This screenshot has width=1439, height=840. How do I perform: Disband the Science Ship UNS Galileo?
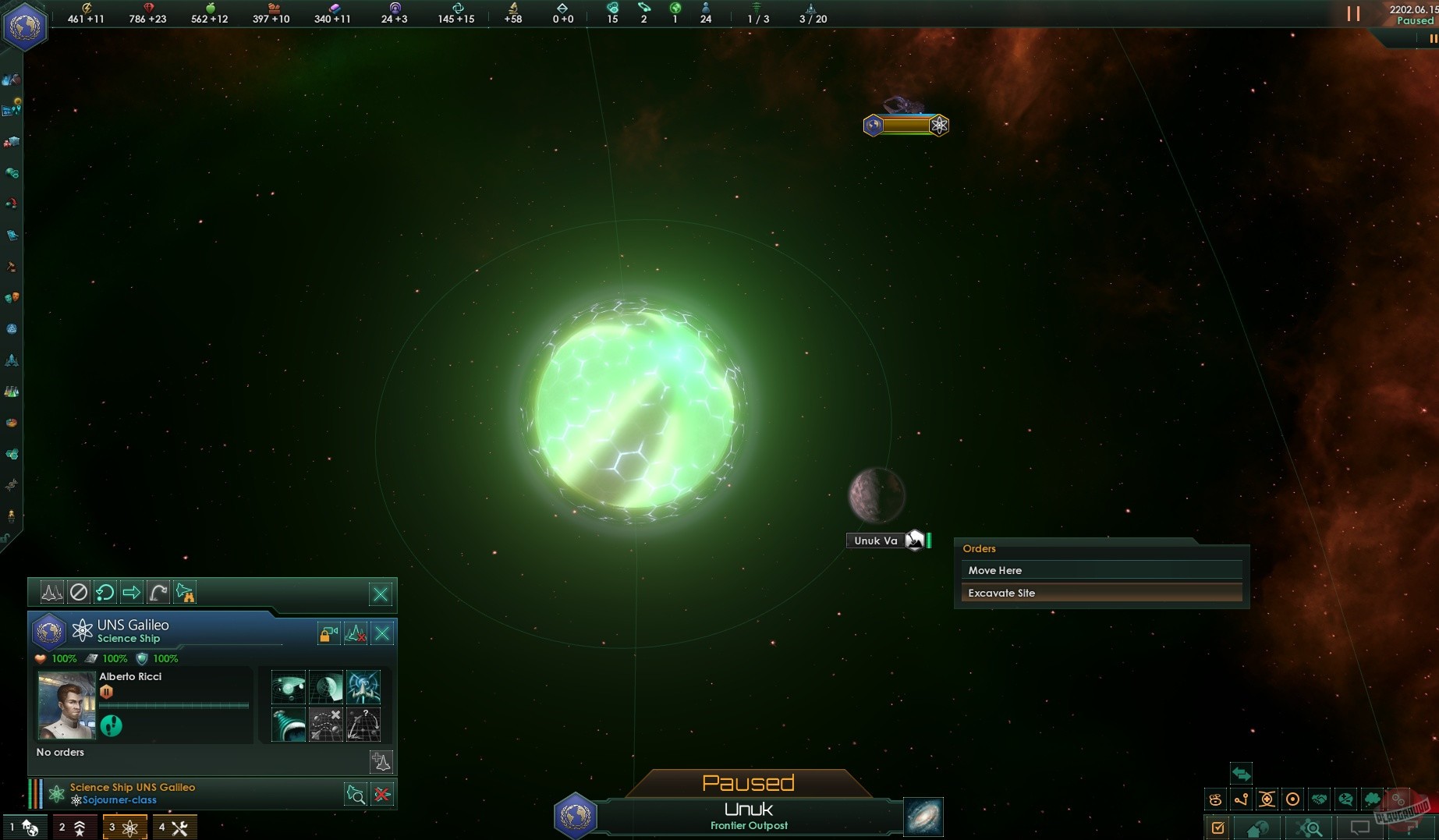tap(382, 795)
